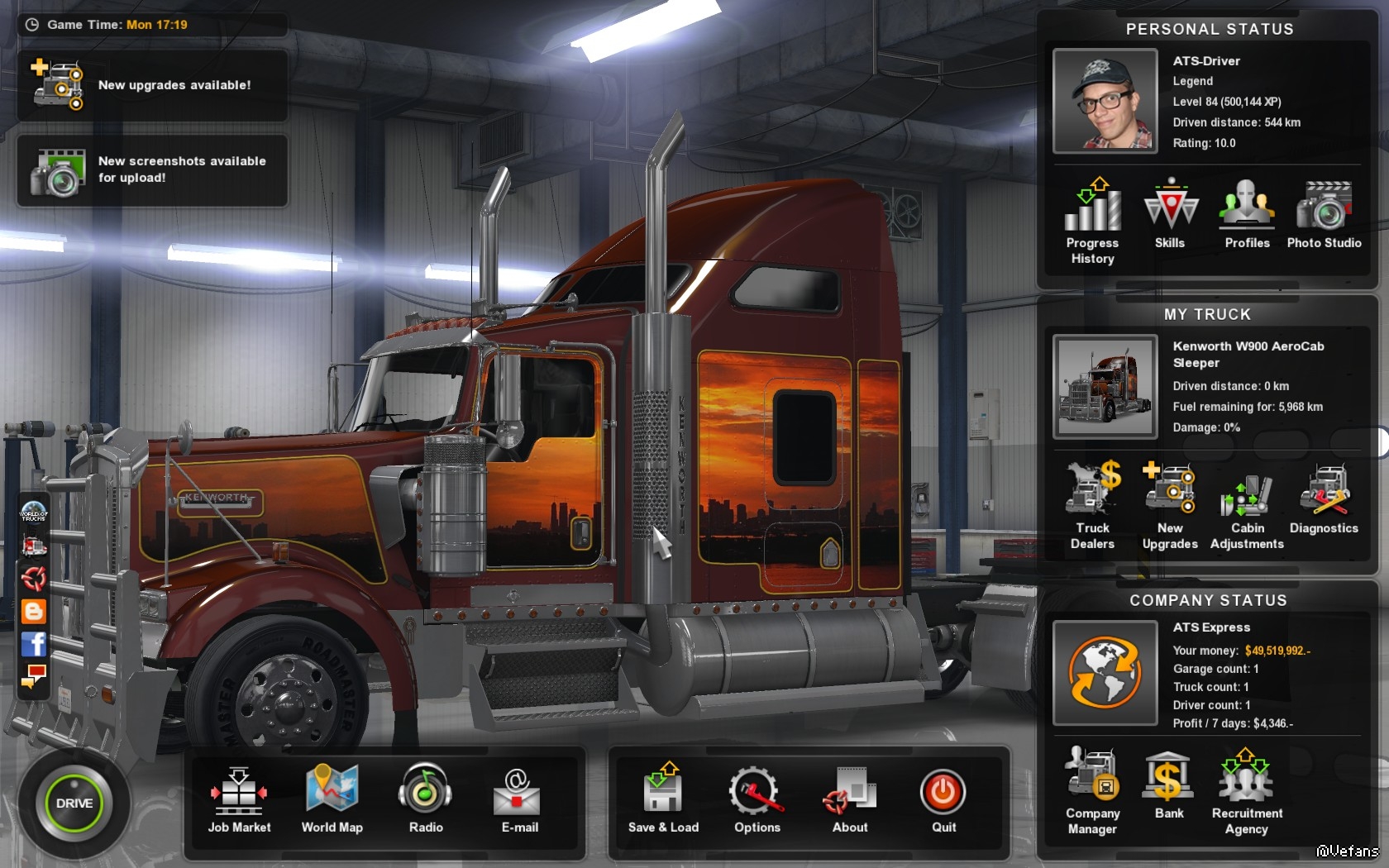
Task: Open the Skills screen
Action: (1170, 212)
